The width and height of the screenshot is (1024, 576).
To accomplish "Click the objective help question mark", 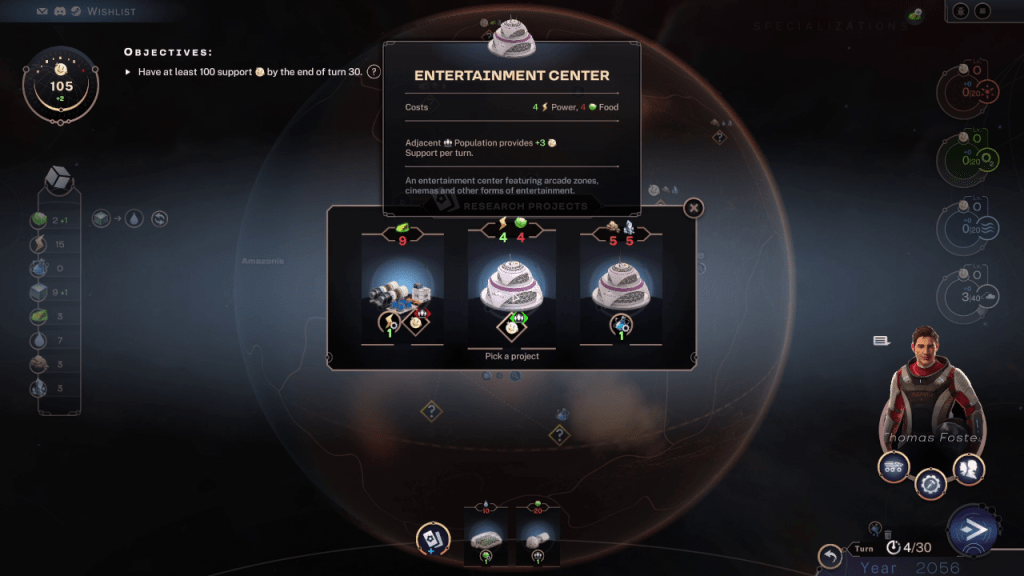I will coord(374,72).
